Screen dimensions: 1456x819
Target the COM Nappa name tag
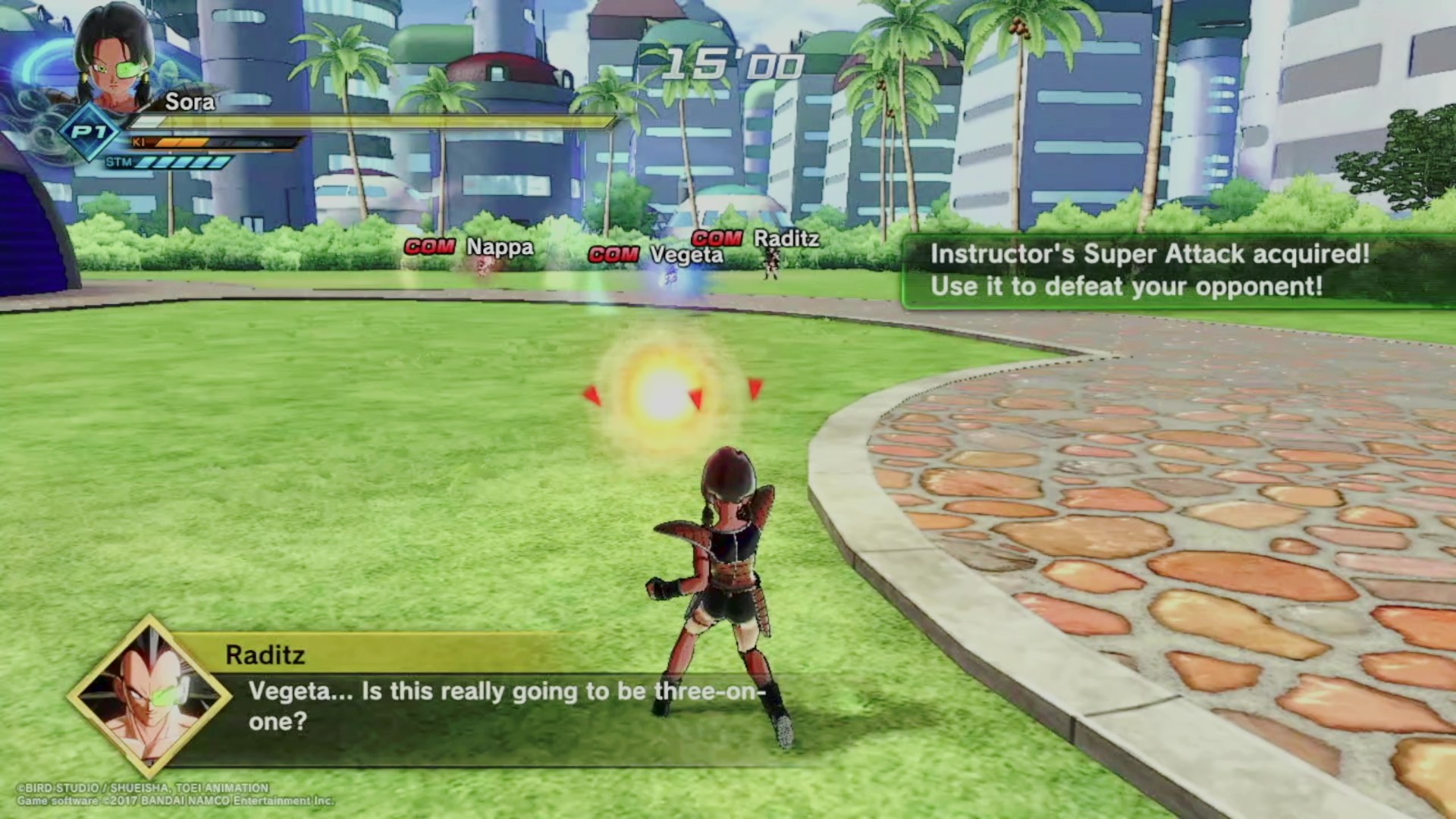469,247
